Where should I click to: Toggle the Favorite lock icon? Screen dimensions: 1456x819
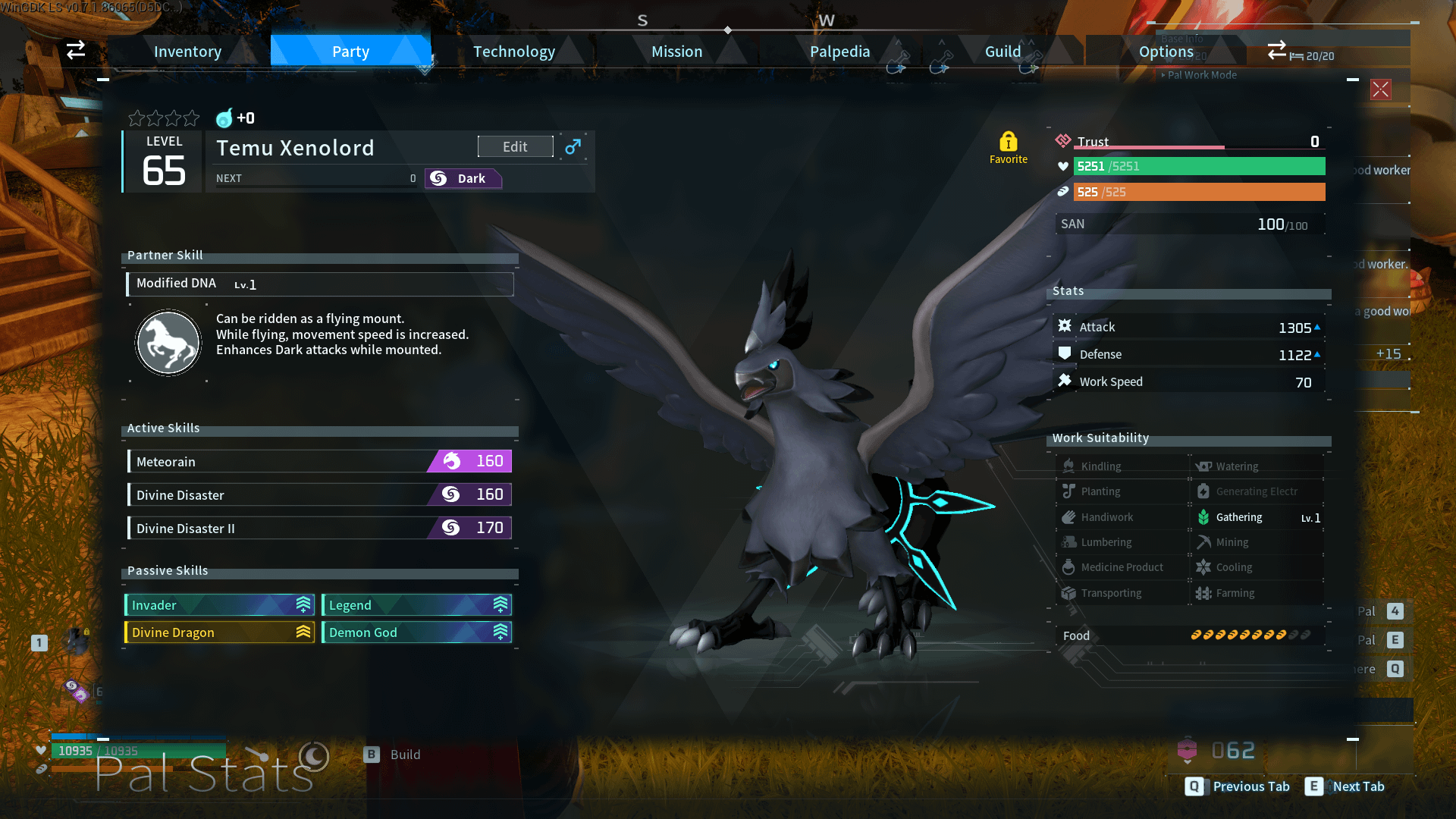1008,143
